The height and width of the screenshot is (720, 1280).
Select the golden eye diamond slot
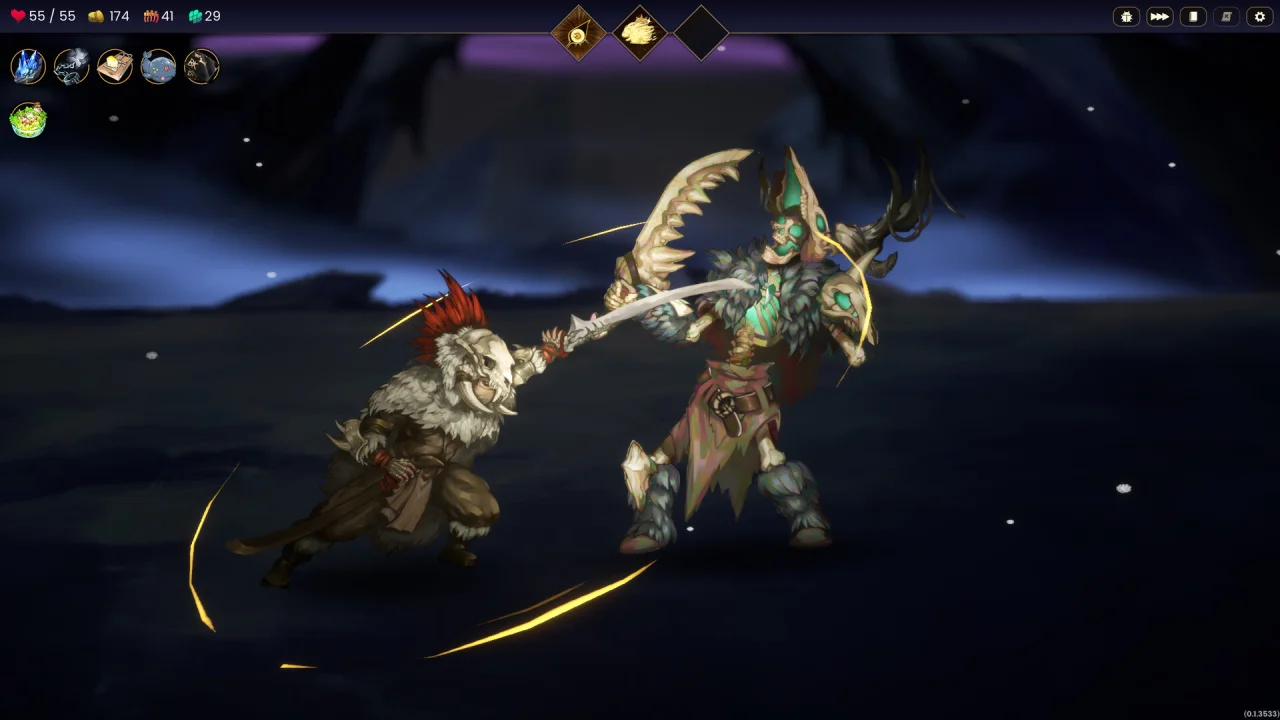click(x=578, y=33)
